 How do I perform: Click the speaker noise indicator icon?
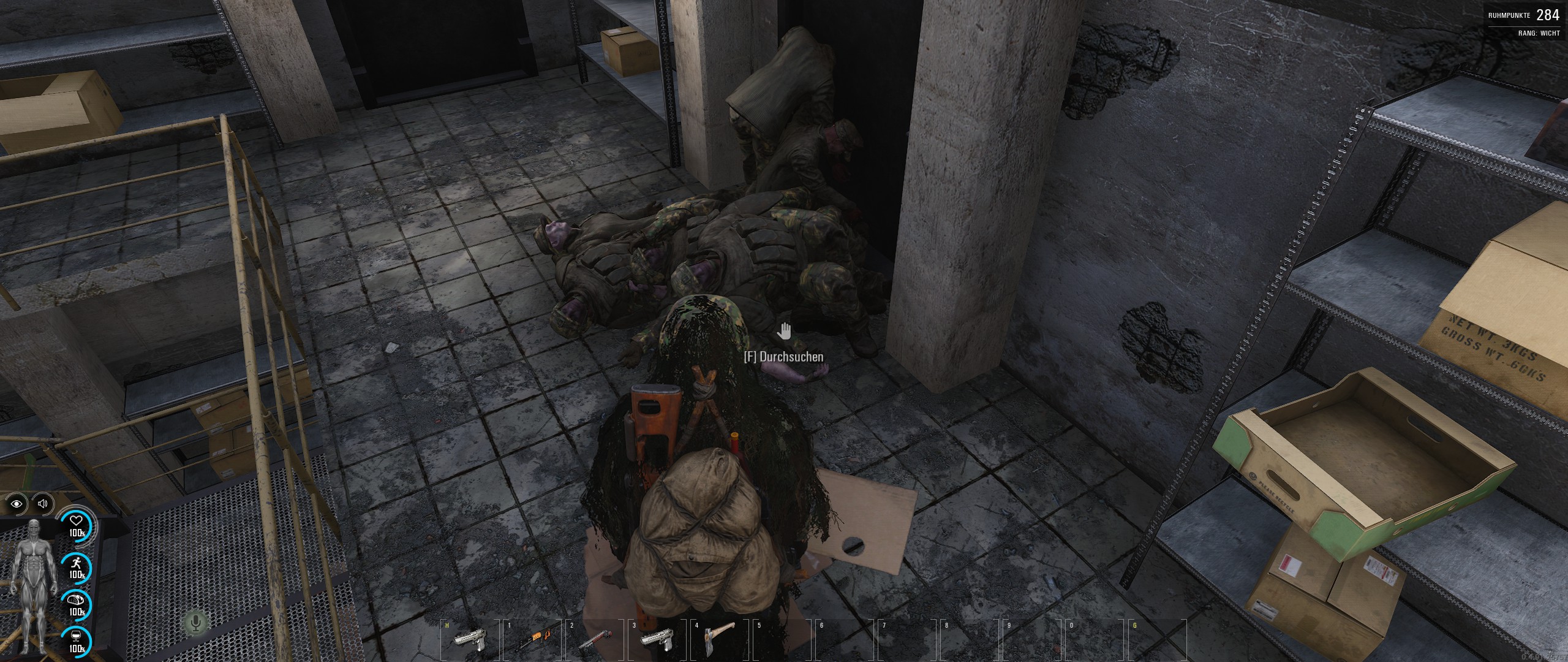coord(43,504)
